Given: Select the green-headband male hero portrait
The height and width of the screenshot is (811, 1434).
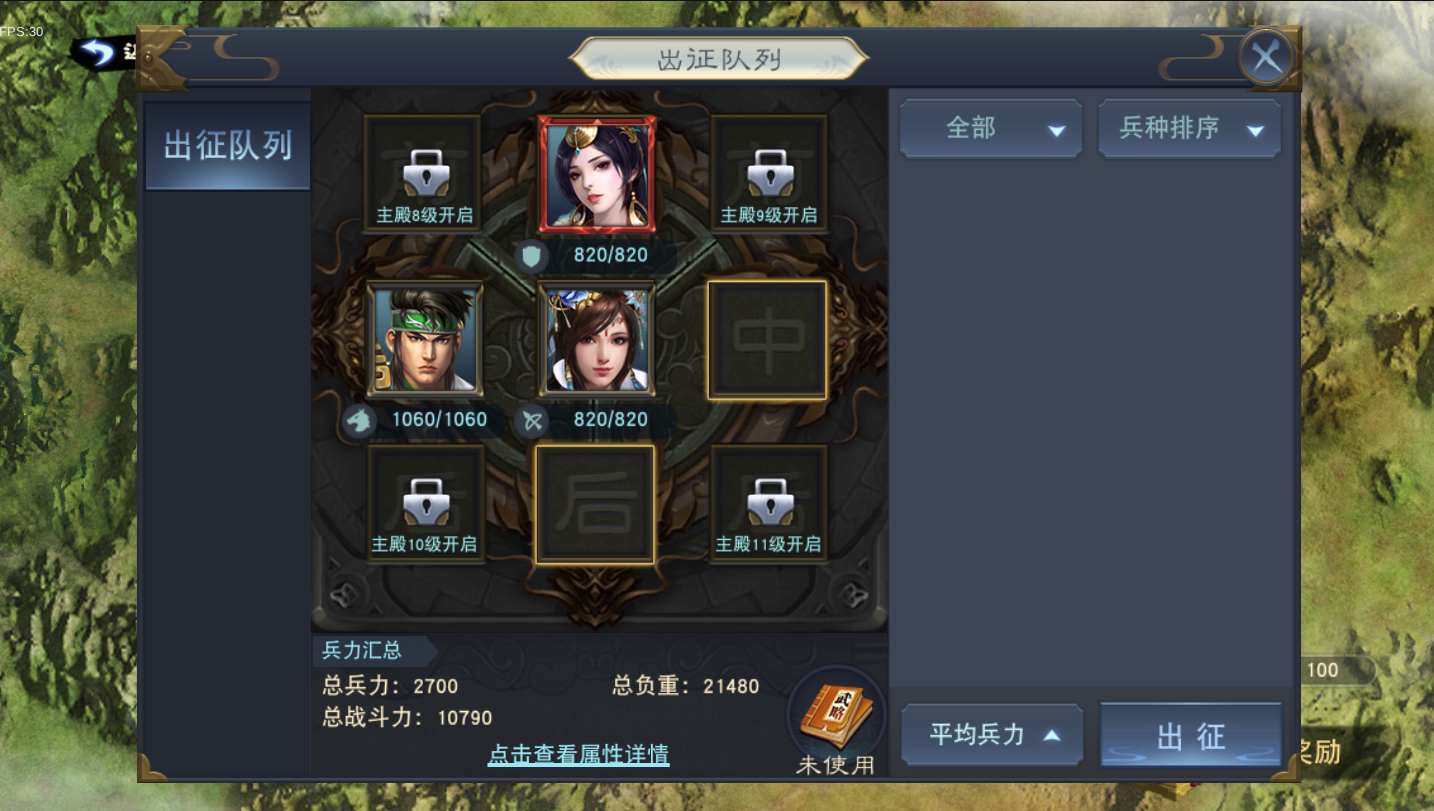Looking at the screenshot, I should click(x=425, y=340).
